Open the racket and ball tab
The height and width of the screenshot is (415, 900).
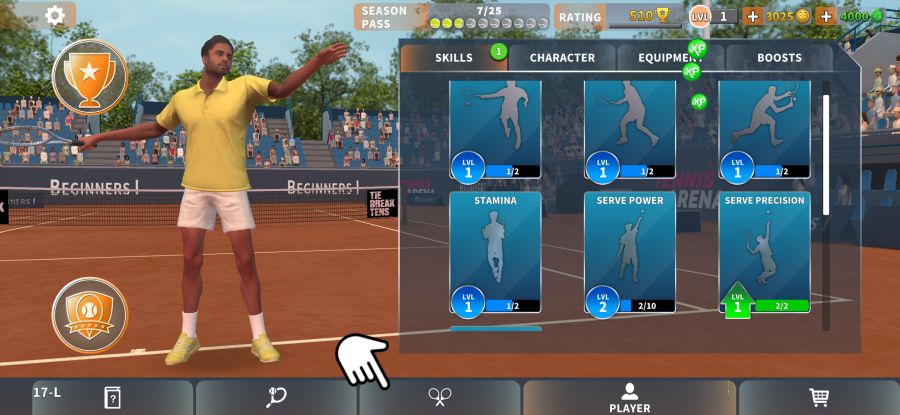tap(276, 397)
